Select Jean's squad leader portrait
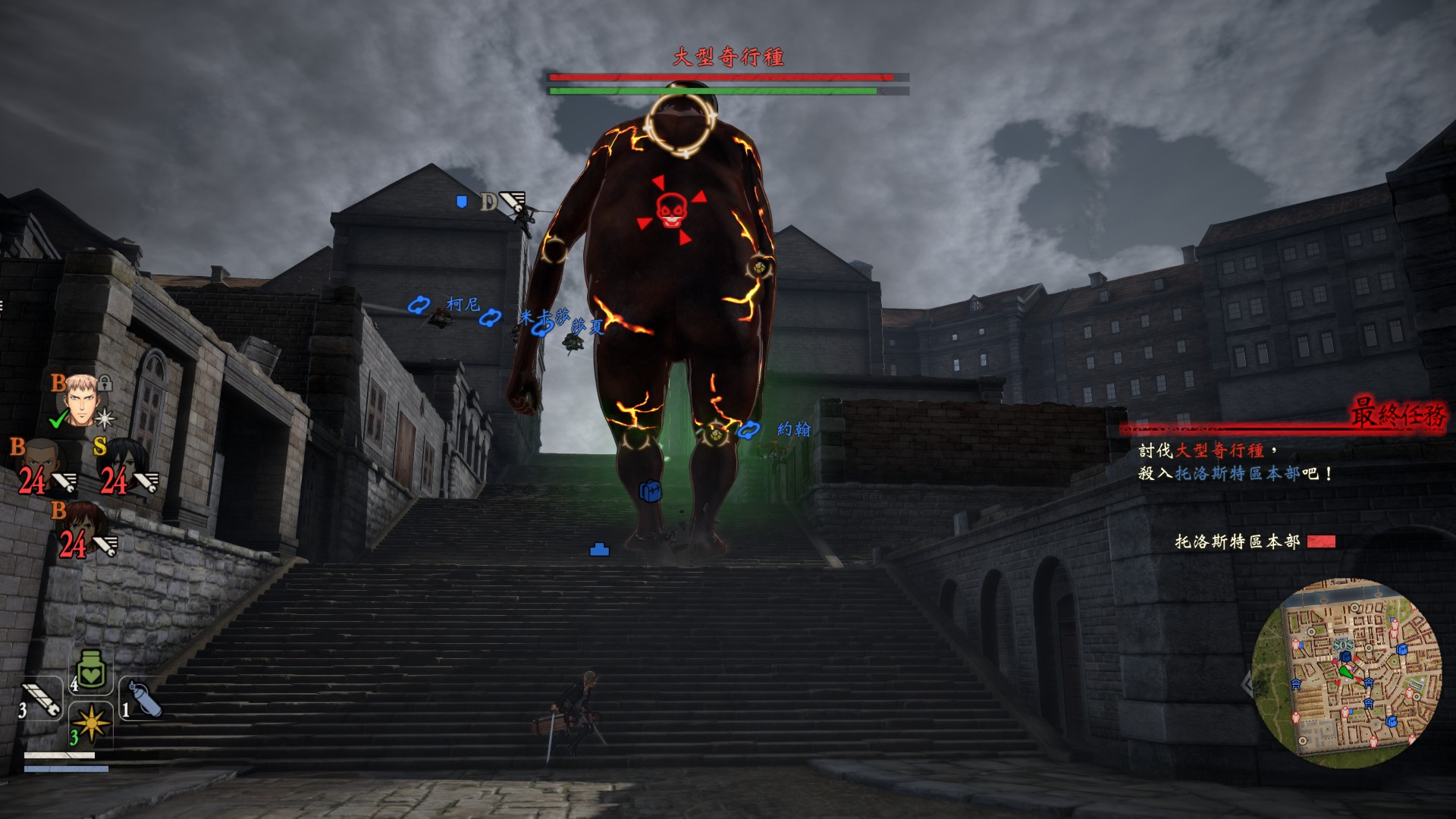Image resolution: width=1456 pixels, height=819 pixels. point(80,400)
